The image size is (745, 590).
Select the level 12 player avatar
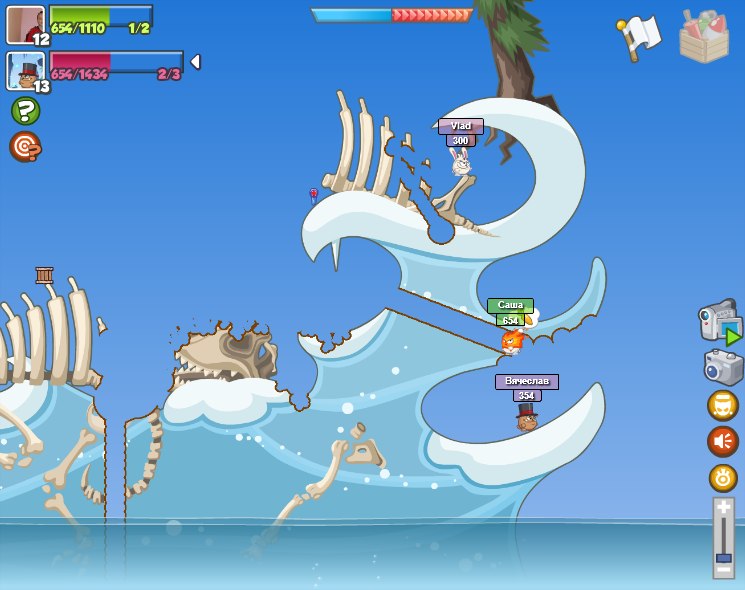(26, 25)
